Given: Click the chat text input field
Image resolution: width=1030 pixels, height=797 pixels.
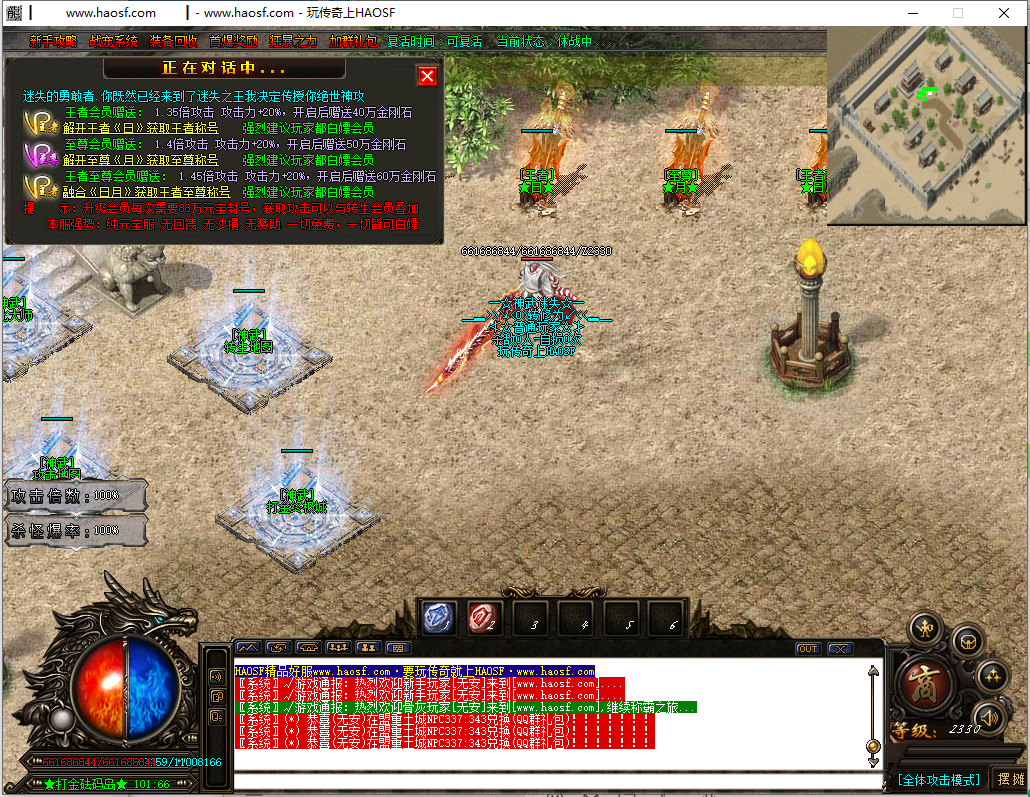Looking at the screenshot, I should pyautogui.click(x=555, y=781).
